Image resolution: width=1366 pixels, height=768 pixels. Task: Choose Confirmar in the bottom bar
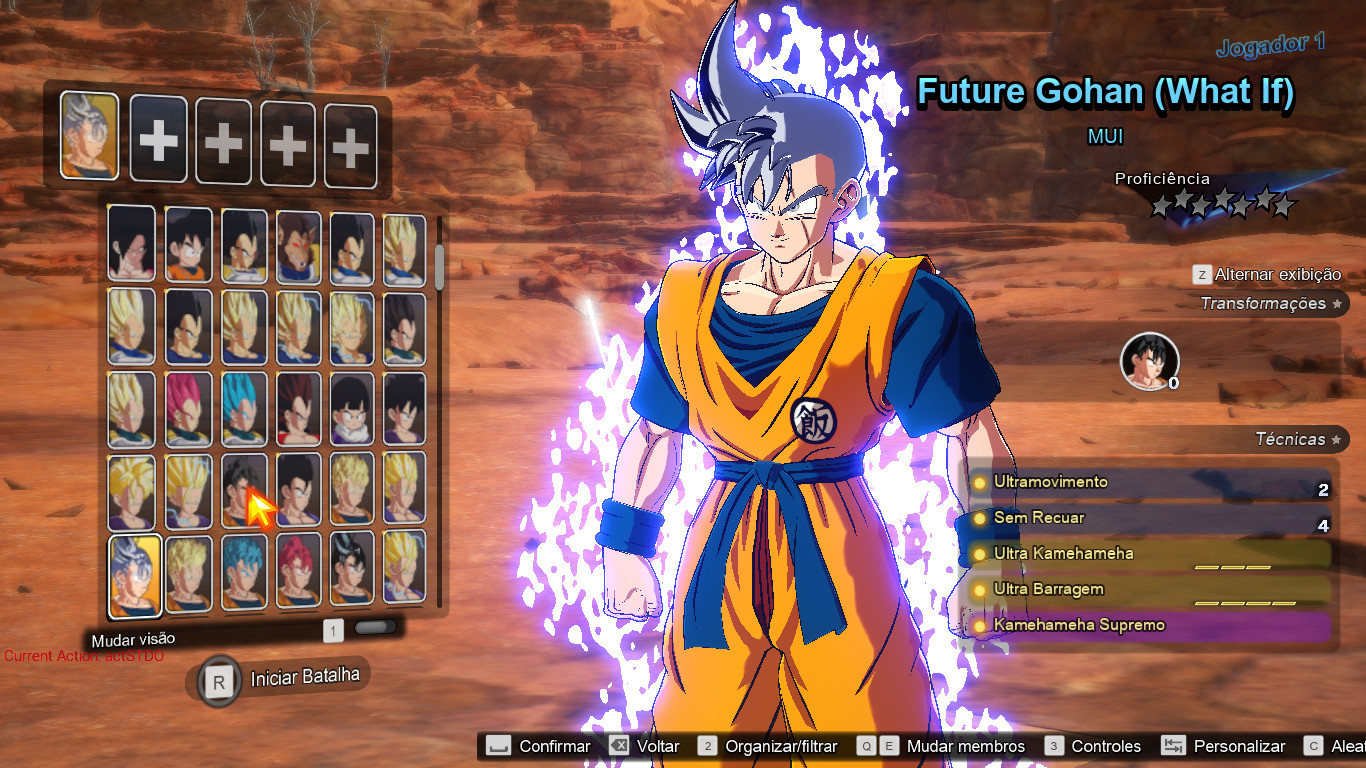[x=539, y=746]
